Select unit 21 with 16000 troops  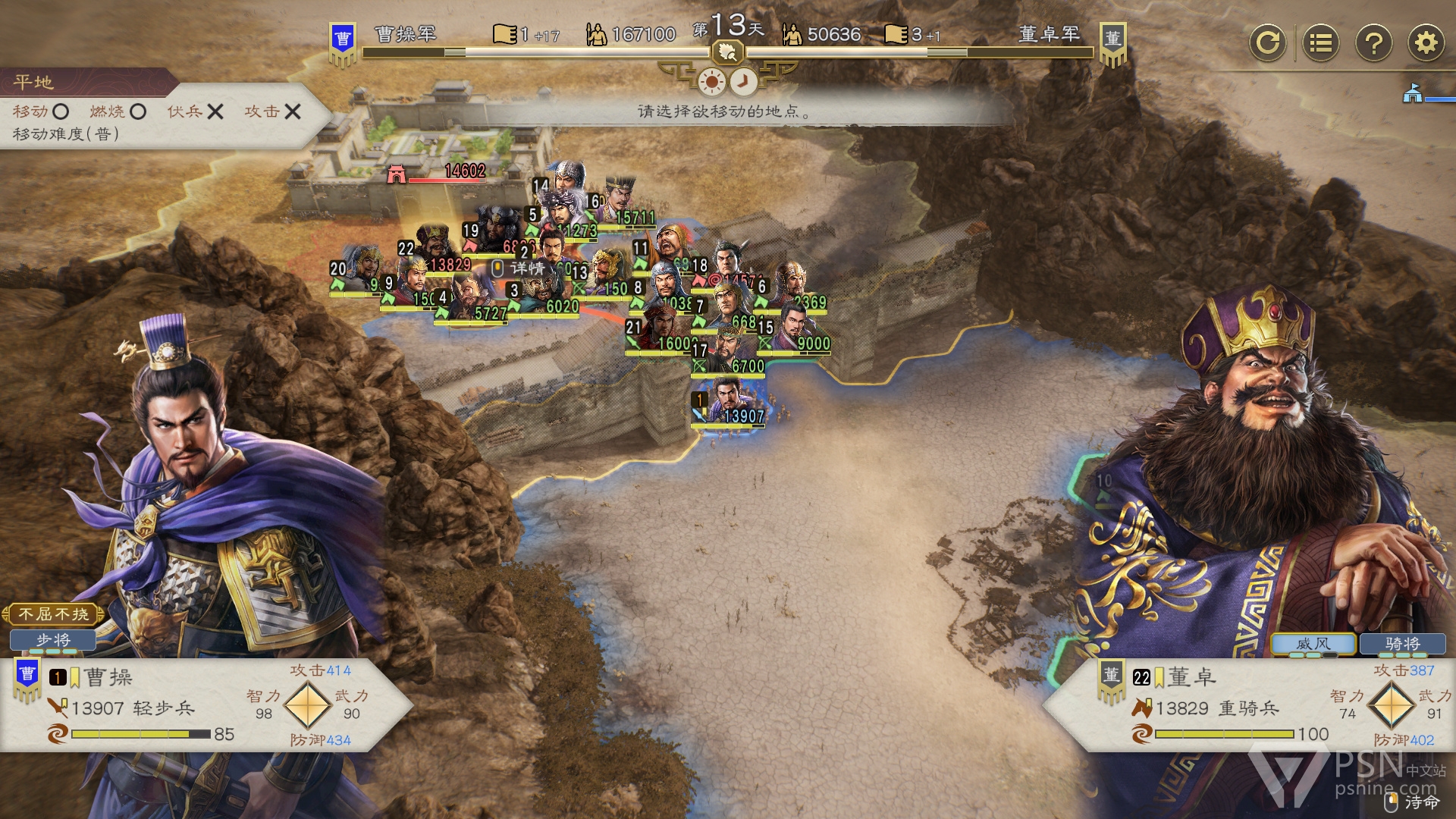point(659,331)
